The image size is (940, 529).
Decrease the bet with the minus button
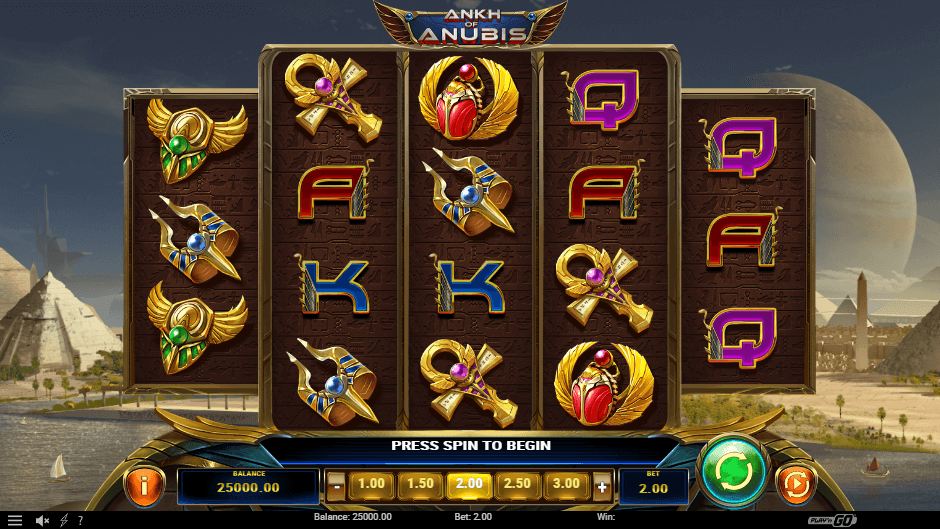[x=337, y=487]
